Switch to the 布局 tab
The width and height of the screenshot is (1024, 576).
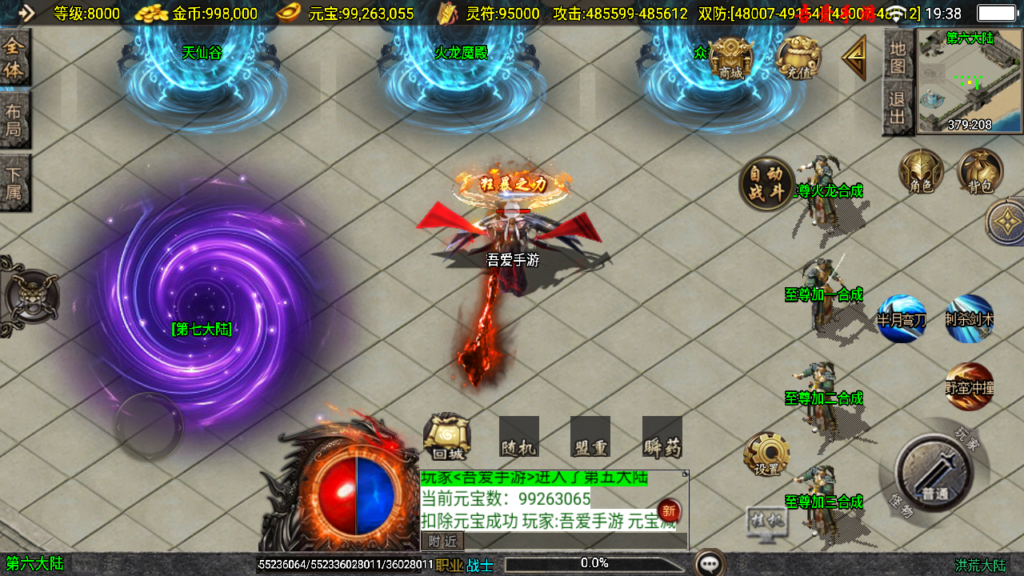(x=15, y=121)
